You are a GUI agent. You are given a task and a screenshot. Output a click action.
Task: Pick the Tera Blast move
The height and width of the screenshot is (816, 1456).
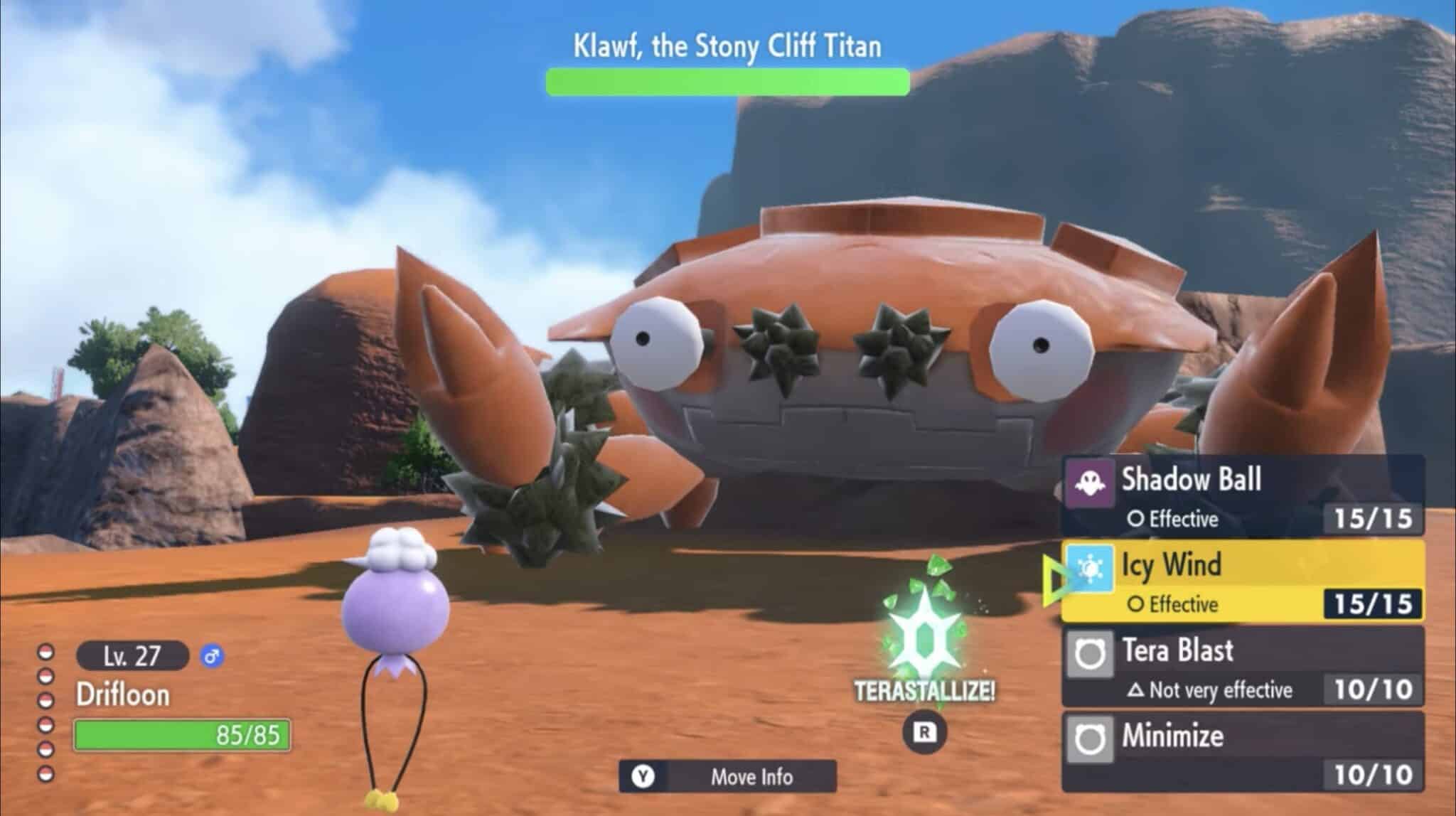click(x=1243, y=667)
